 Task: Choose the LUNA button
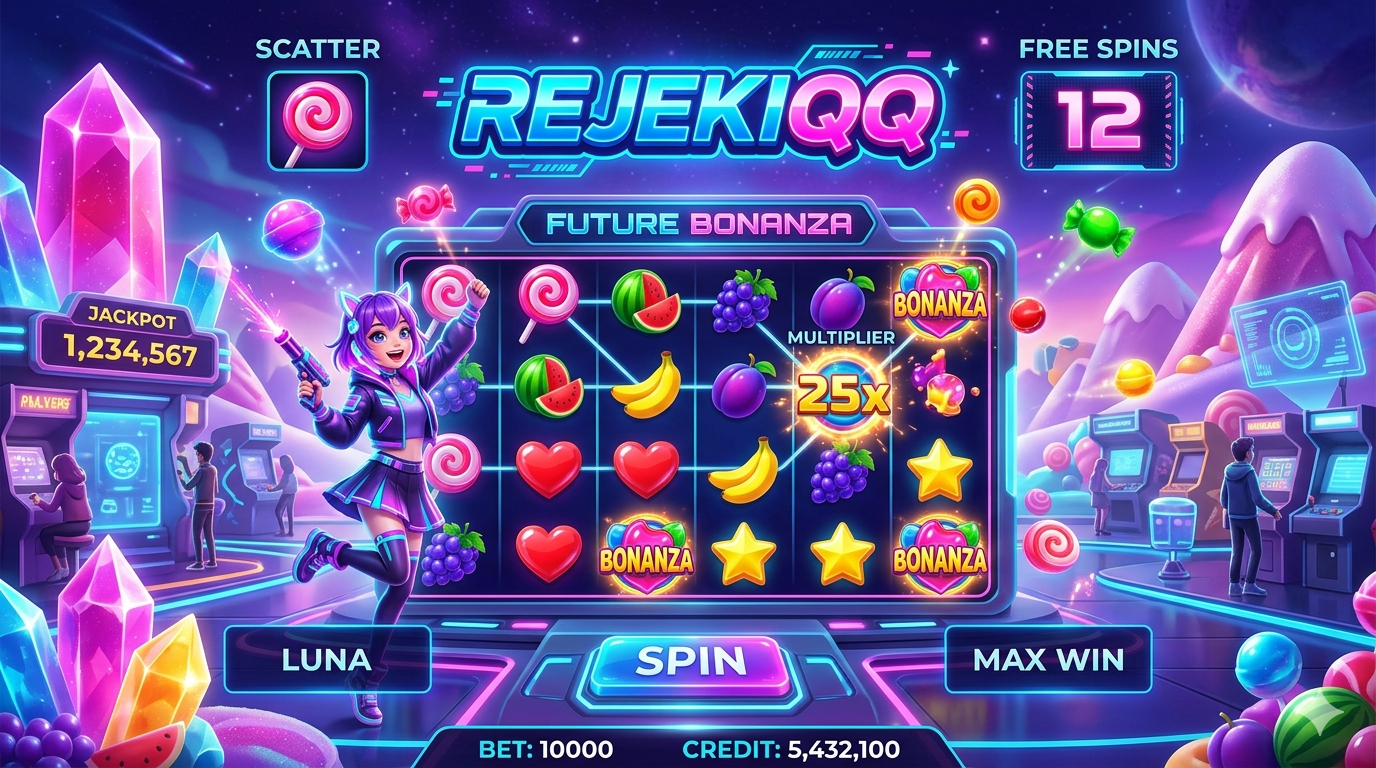[327, 660]
